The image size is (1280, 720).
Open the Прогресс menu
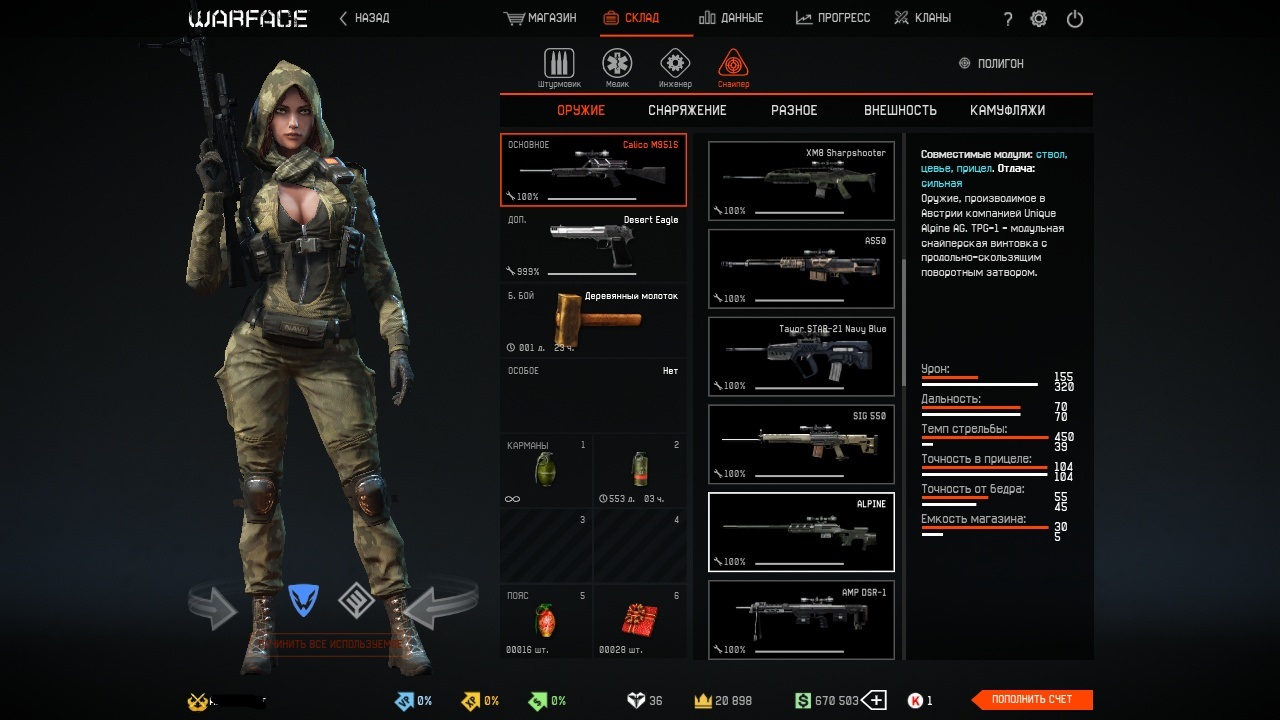tap(833, 18)
